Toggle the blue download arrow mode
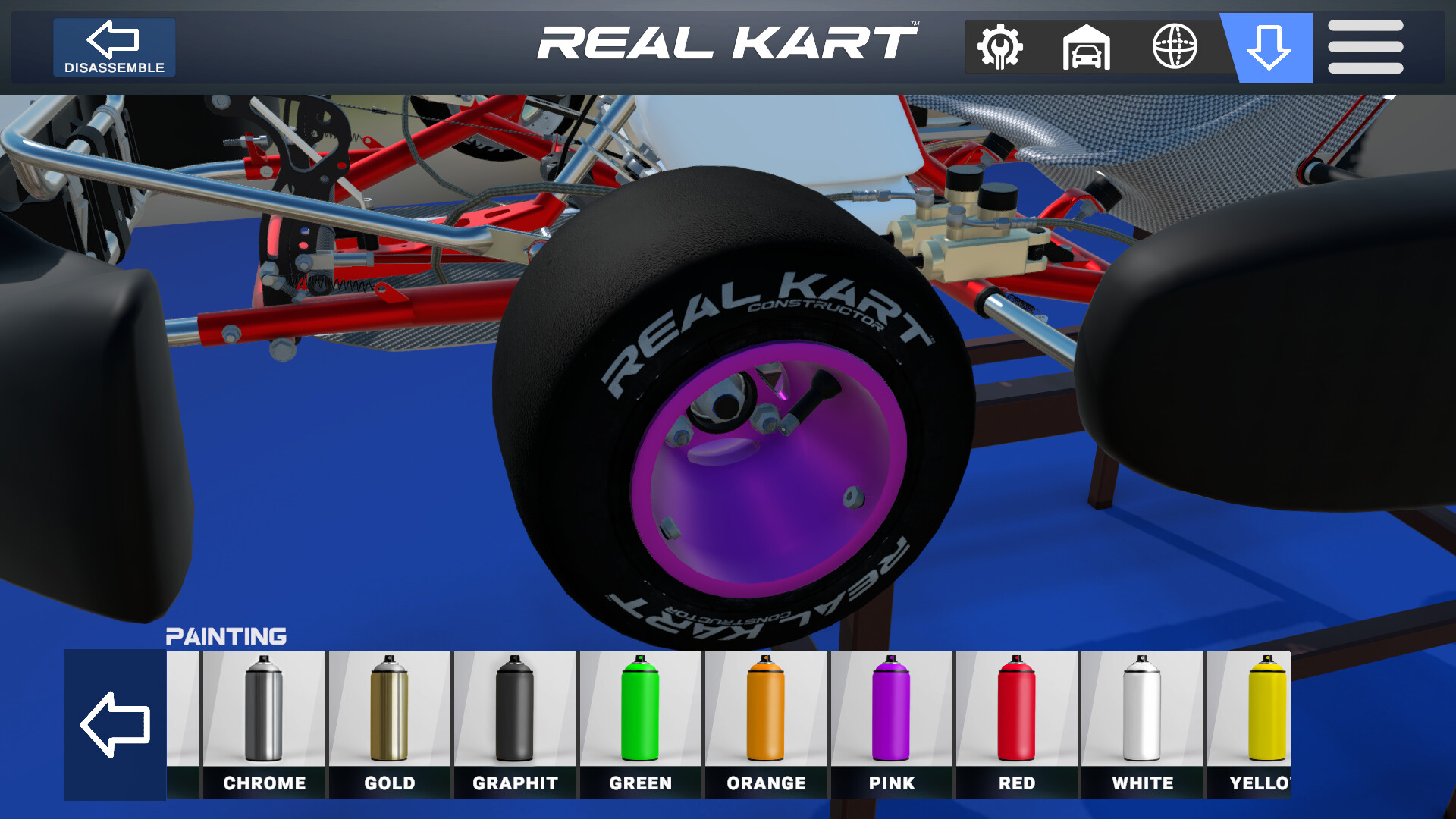This screenshot has height=819, width=1456. click(1266, 47)
